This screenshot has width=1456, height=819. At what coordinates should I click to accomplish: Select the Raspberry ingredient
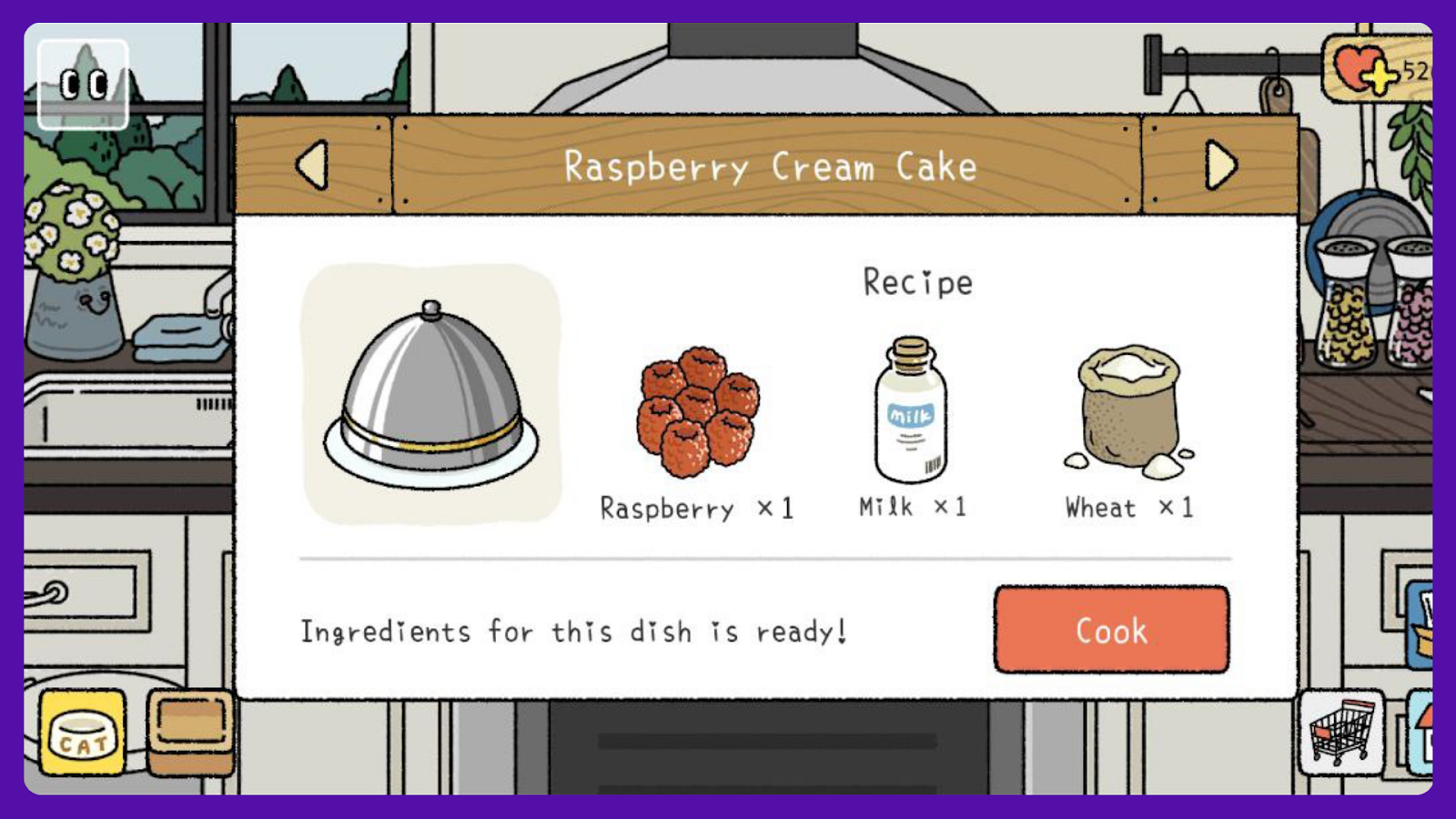tap(698, 412)
